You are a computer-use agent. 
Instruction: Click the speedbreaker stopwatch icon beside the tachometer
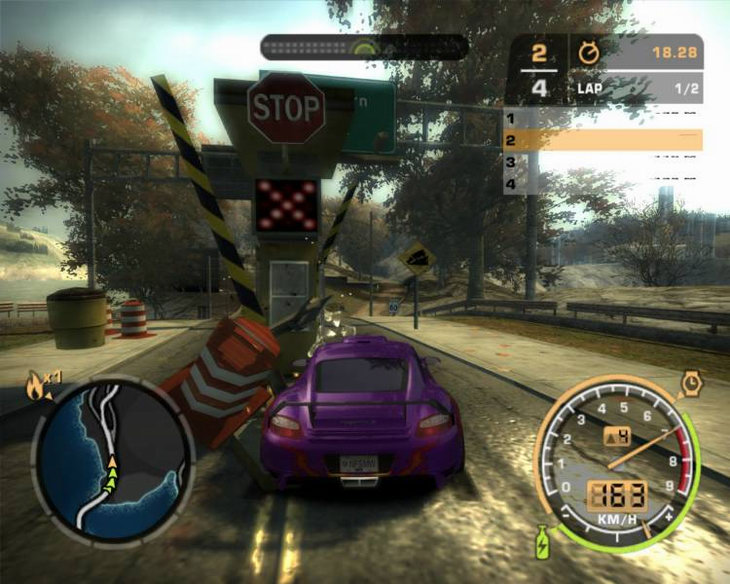tap(689, 382)
